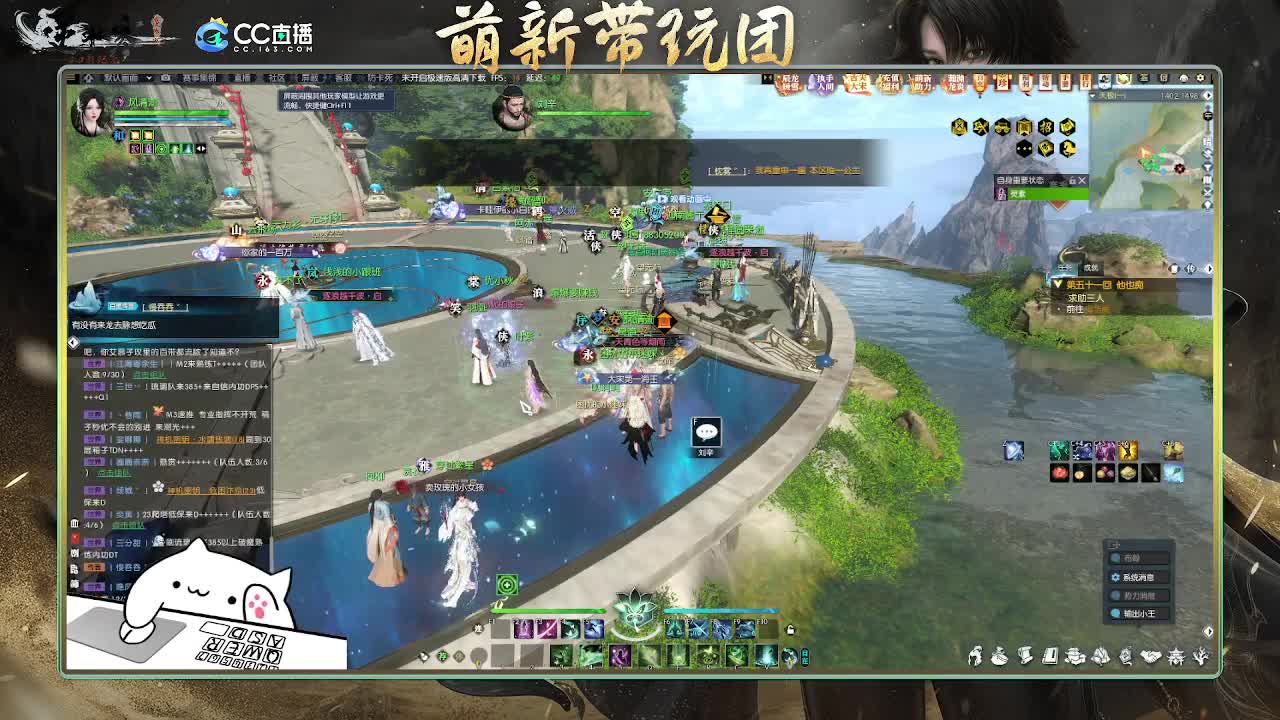This screenshot has height=720, width=1280.
Task: Select the horse mount hexagonal icon
Action: pyautogui.click(x=1068, y=148)
